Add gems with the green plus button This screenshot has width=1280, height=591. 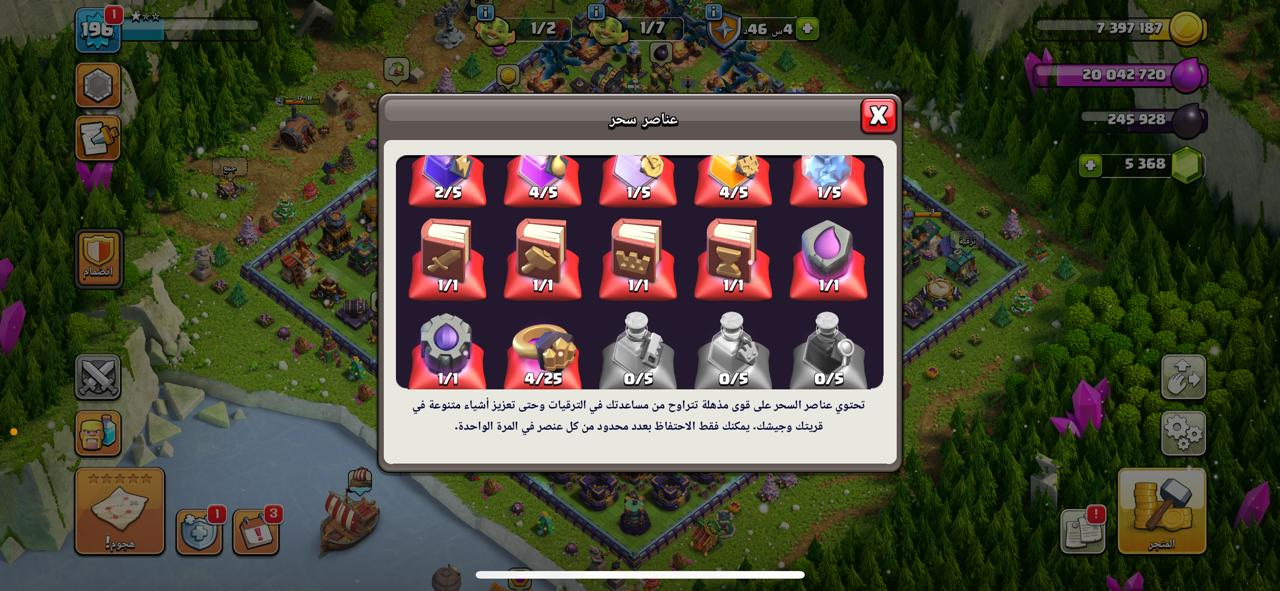[1090, 165]
